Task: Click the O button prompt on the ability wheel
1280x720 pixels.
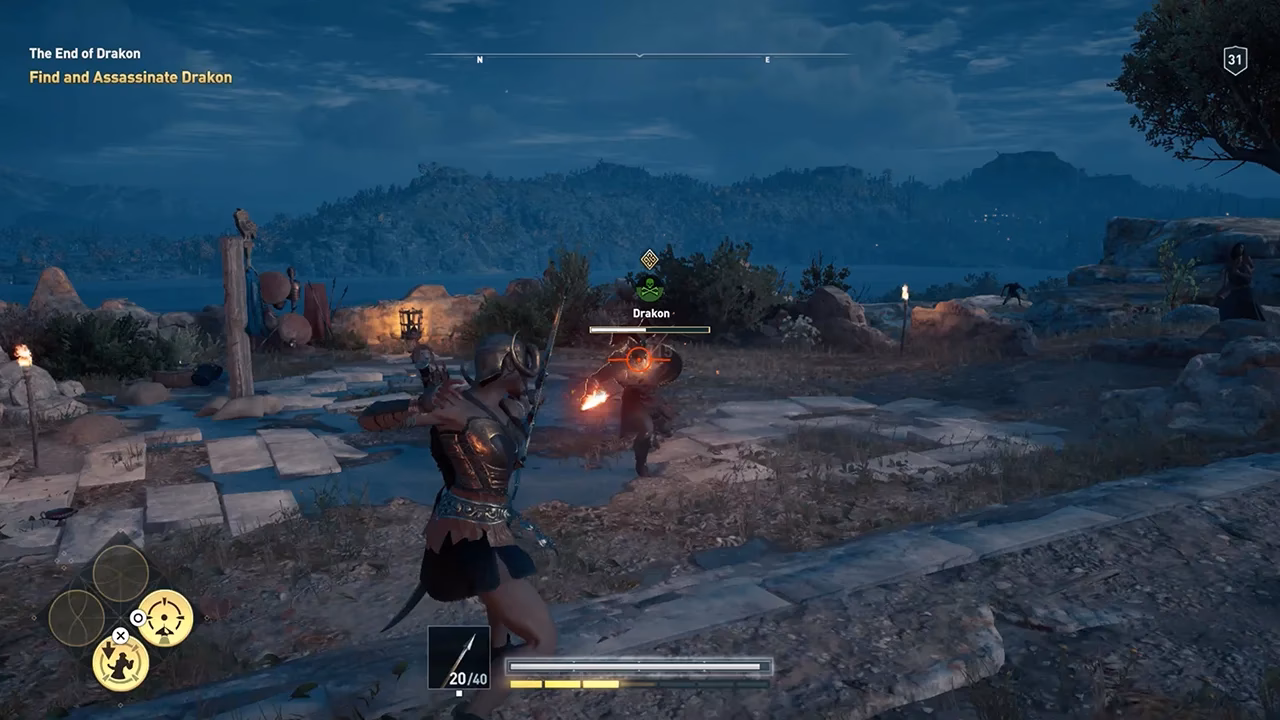Action: click(x=138, y=618)
